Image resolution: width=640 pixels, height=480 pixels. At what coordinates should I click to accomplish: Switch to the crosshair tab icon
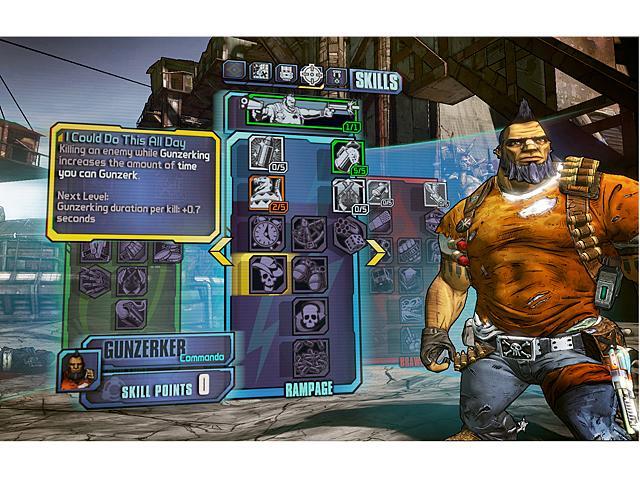point(312,74)
